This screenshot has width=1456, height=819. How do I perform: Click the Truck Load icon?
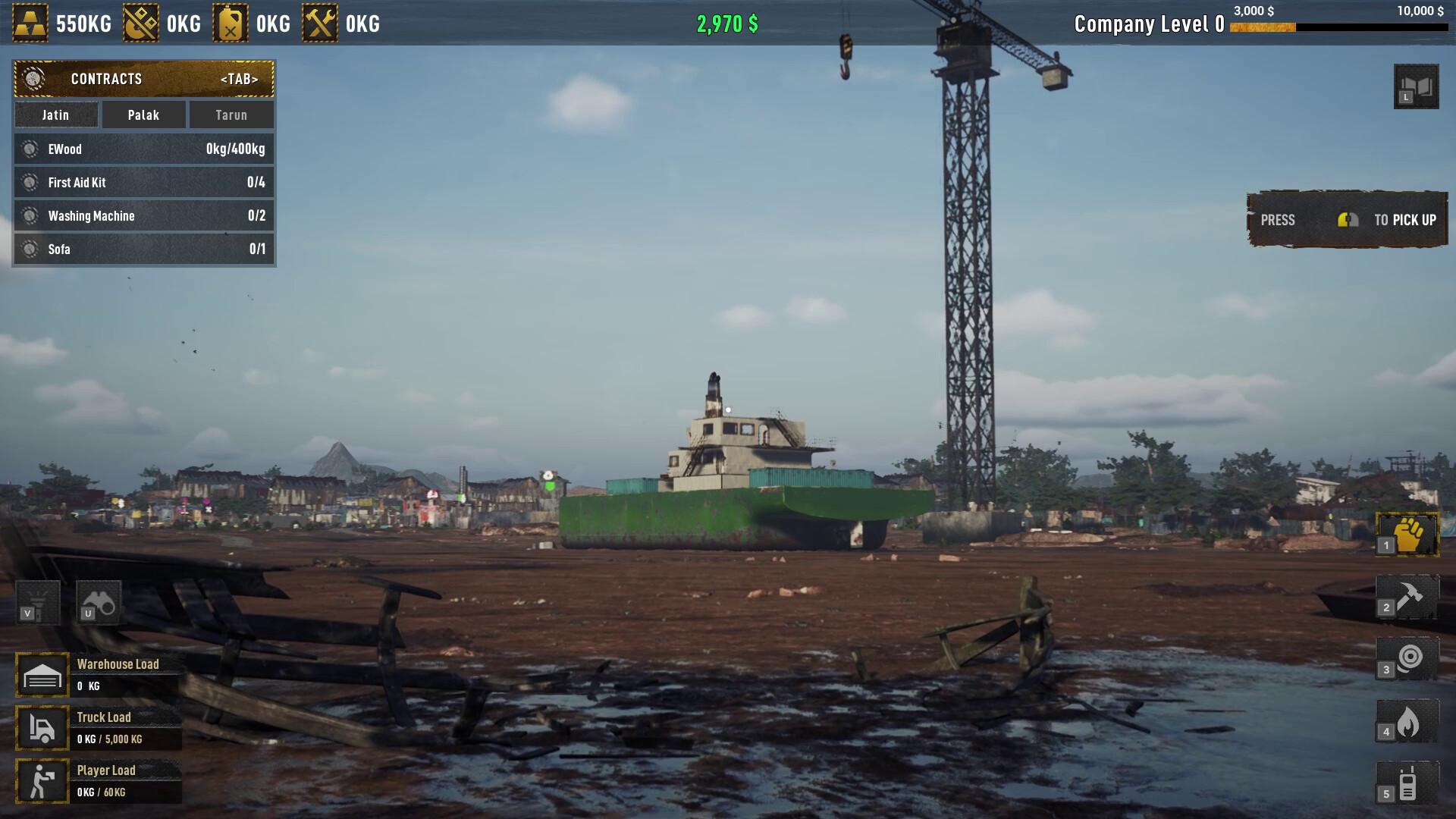(x=42, y=726)
